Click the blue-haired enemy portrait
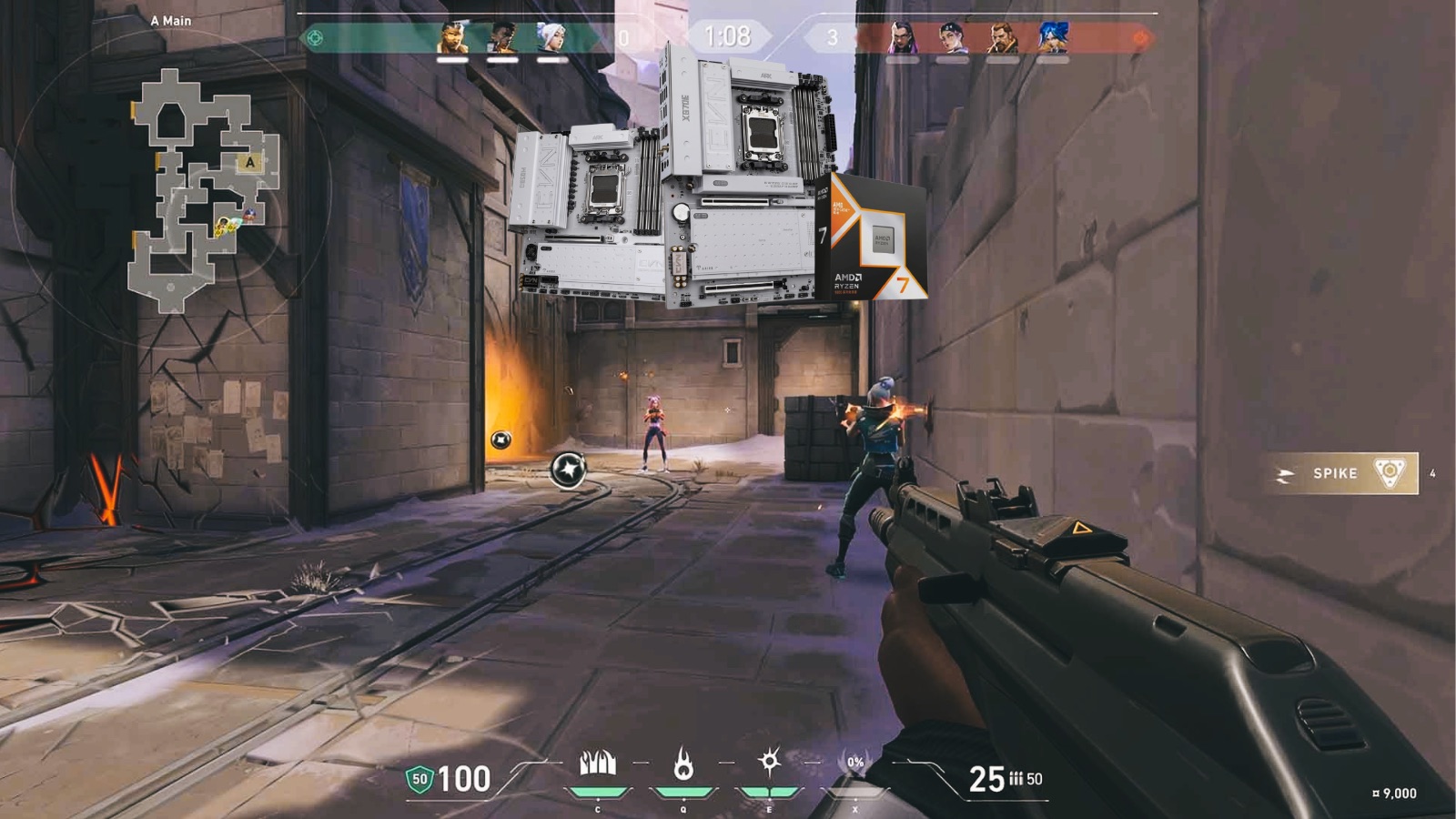The width and height of the screenshot is (1456, 819). pos(1052,38)
